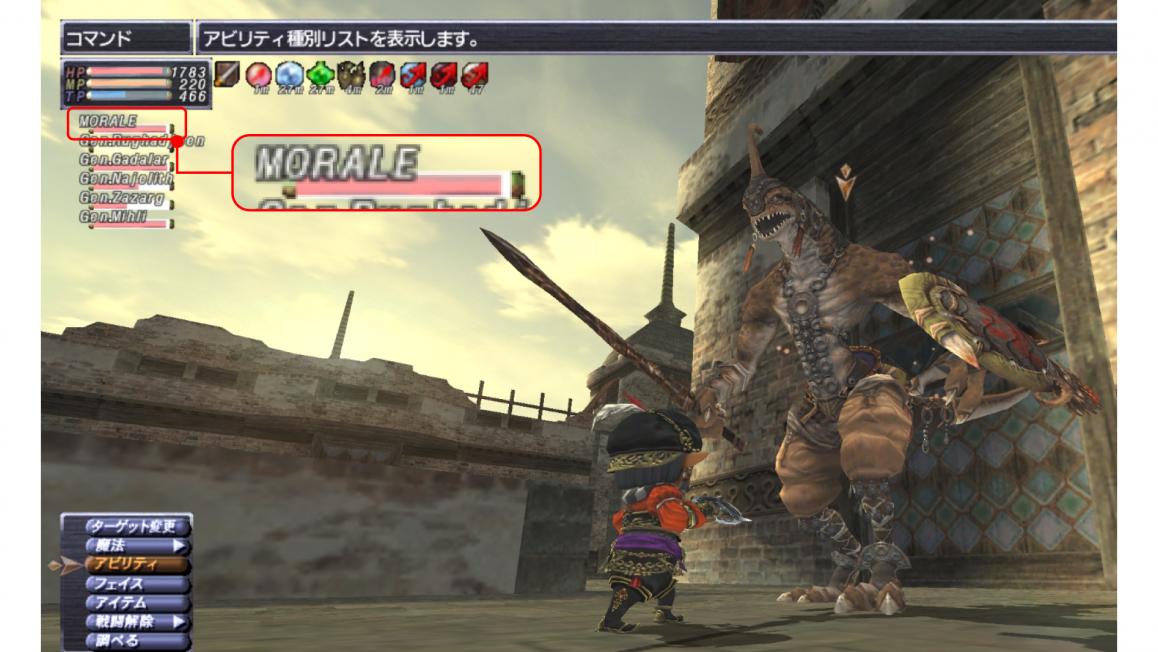Choose 戦闘解除 (disengage) from command menu
The width and height of the screenshot is (1158, 652).
click(x=126, y=621)
